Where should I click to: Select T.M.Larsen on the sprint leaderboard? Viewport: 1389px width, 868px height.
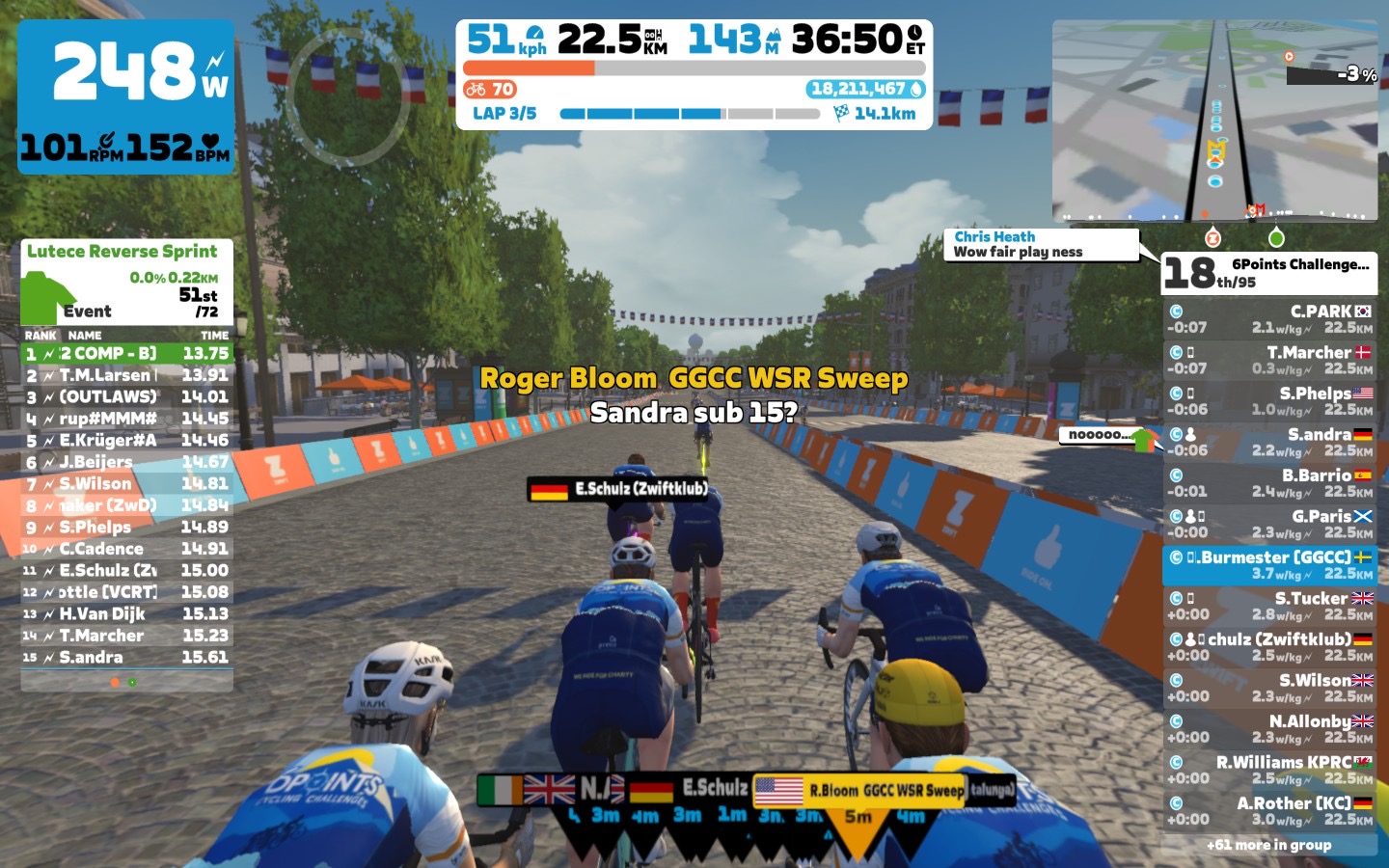point(126,375)
